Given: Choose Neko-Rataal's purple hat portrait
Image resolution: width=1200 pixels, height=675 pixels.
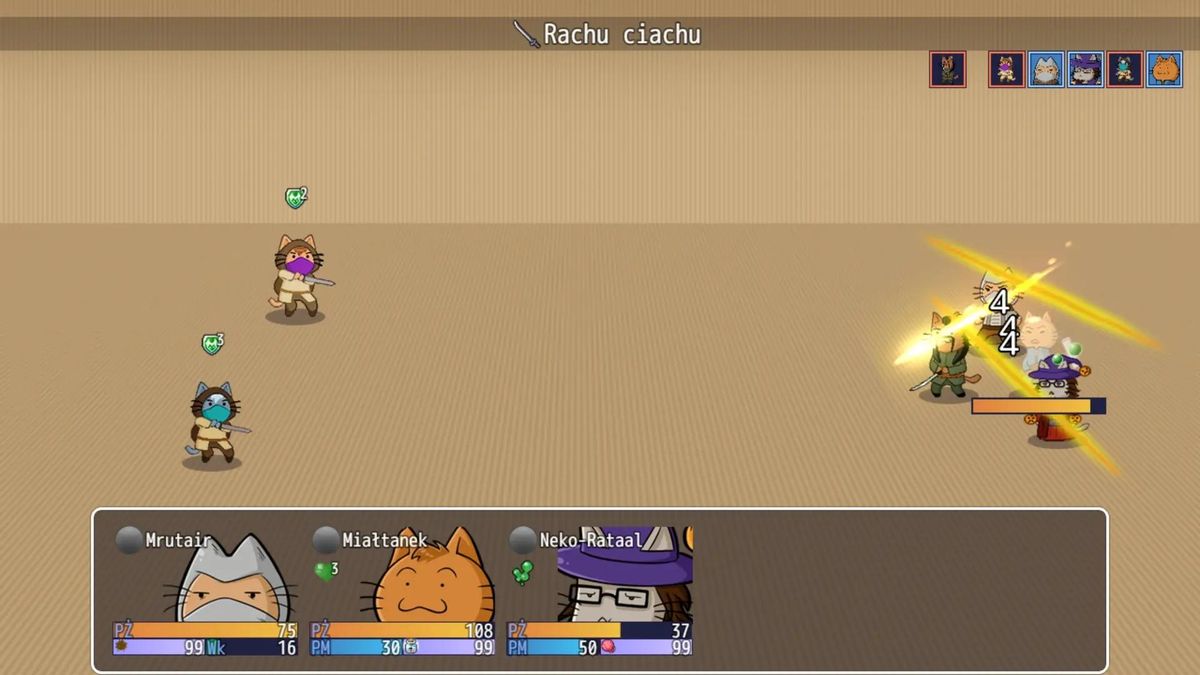Looking at the screenshot, I should coord(625,580).
